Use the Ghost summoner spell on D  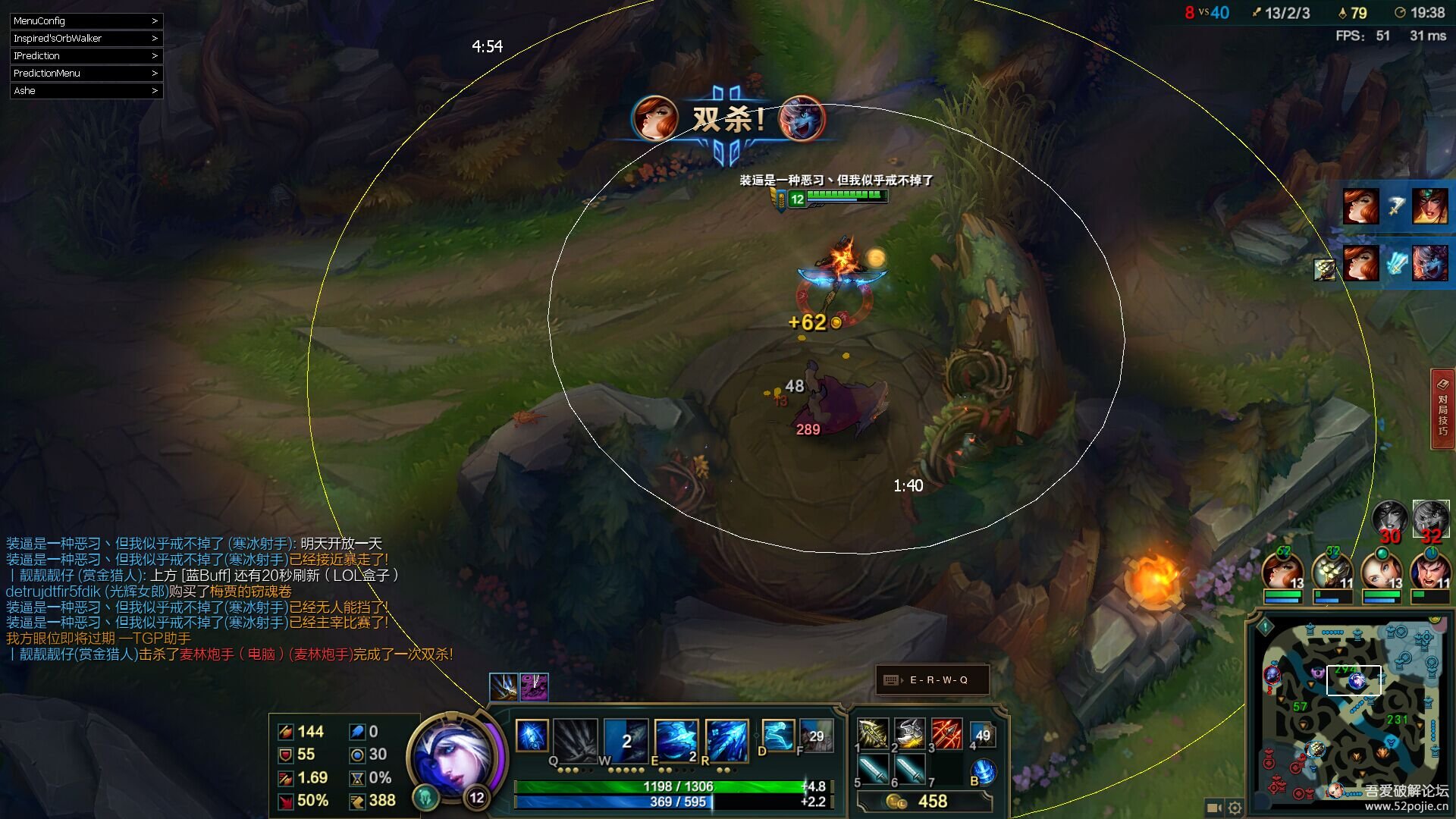777,735
